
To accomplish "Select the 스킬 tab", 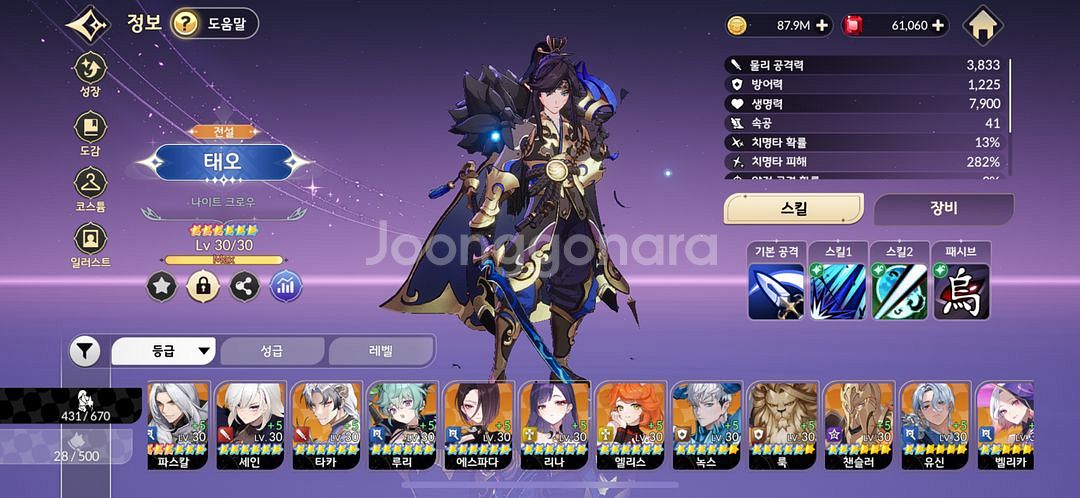I will 793,209.
